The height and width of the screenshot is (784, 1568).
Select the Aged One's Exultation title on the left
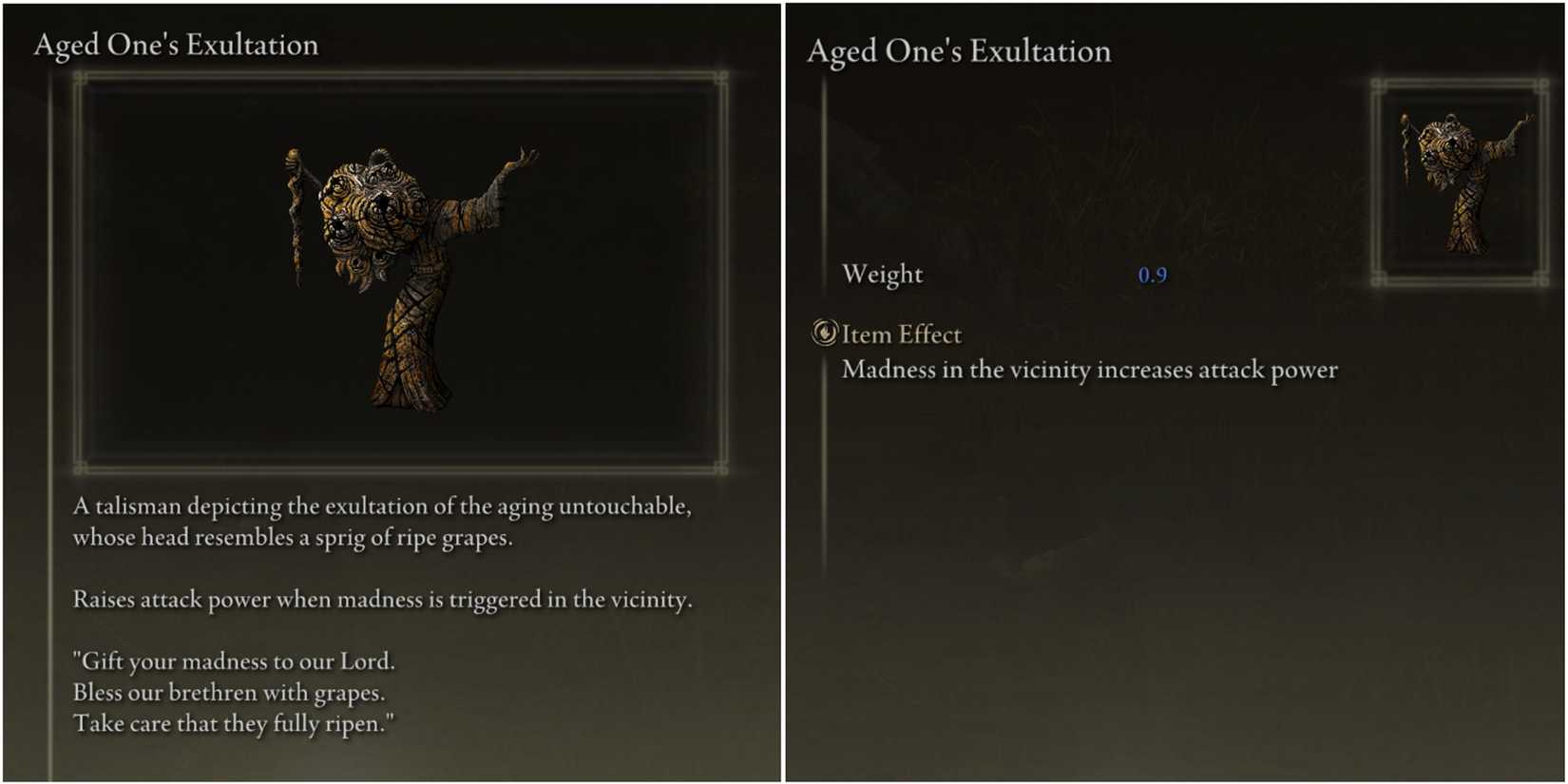(x=174, y=44)
